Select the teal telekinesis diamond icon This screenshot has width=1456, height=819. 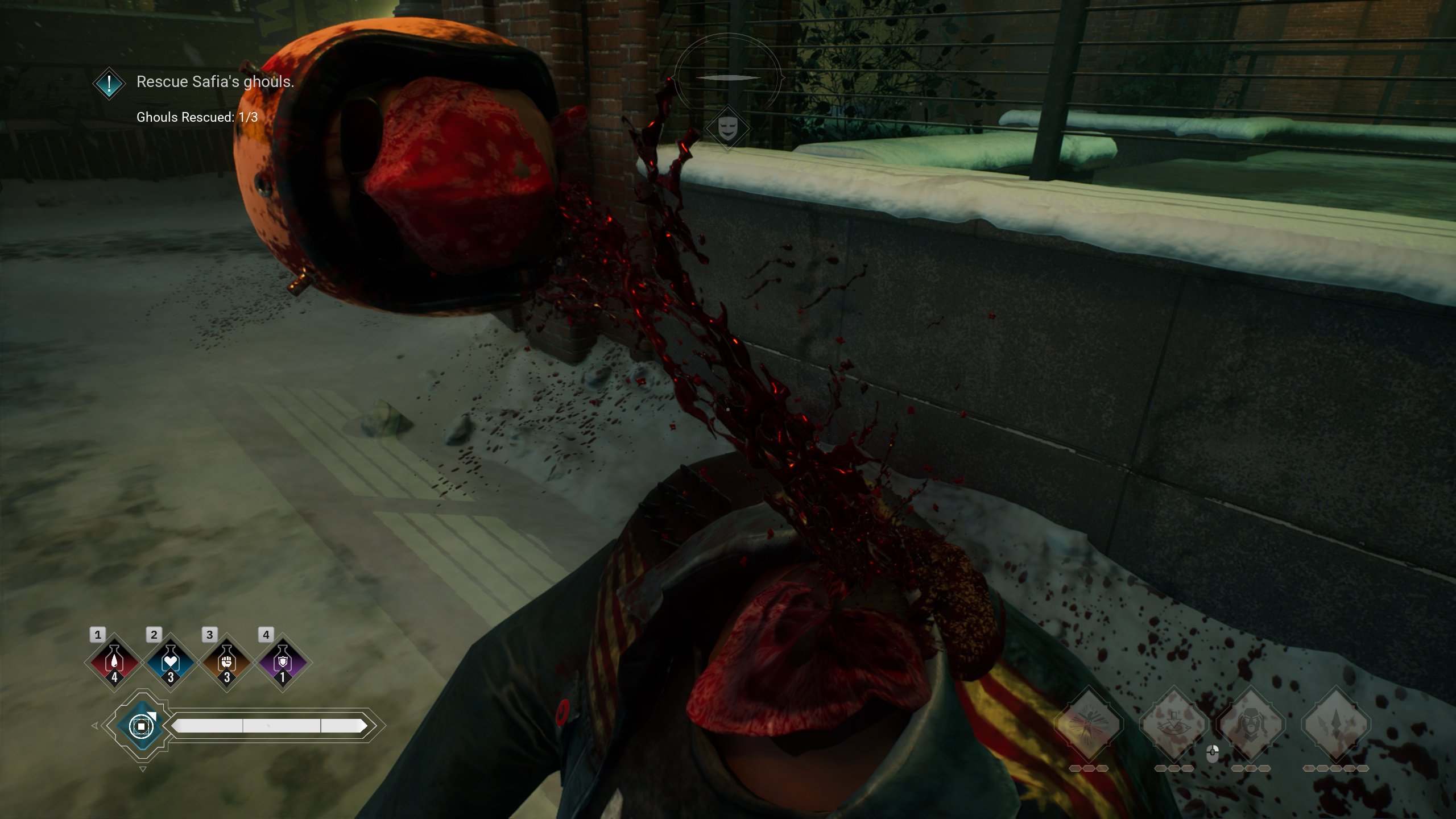point(142,726)
